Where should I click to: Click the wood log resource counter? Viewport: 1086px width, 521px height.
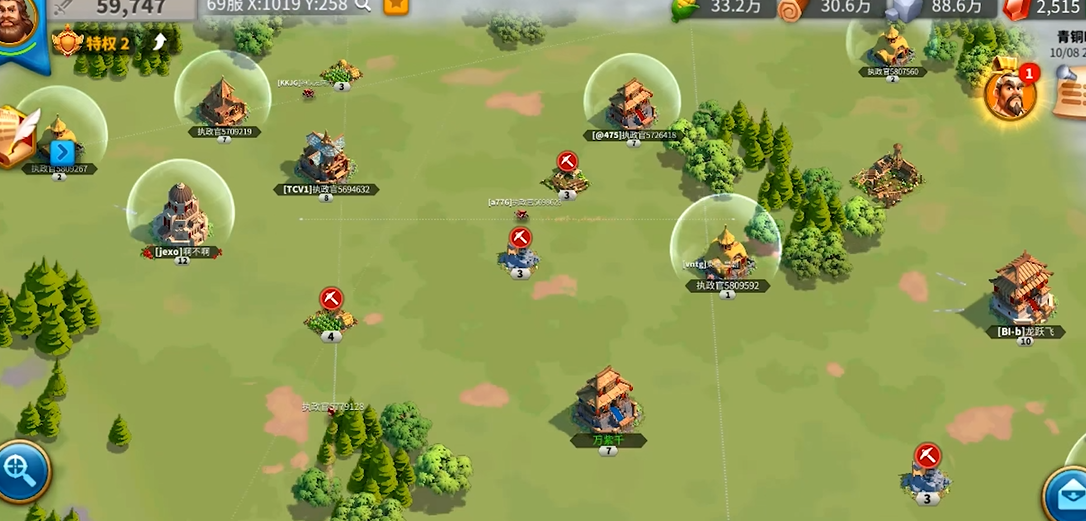coord(828,8)
